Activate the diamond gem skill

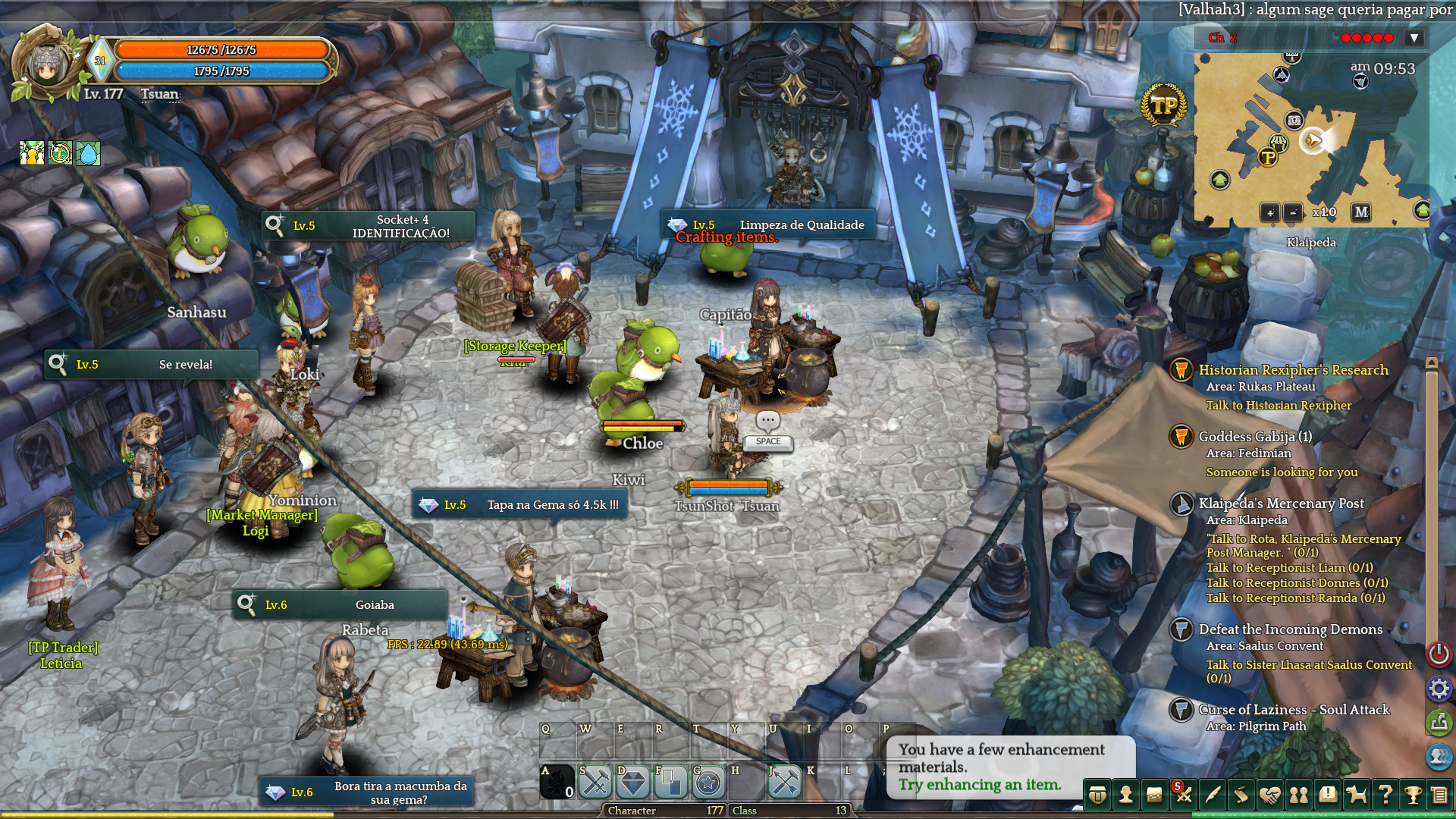pyautogui.click(x=633, y=783)
